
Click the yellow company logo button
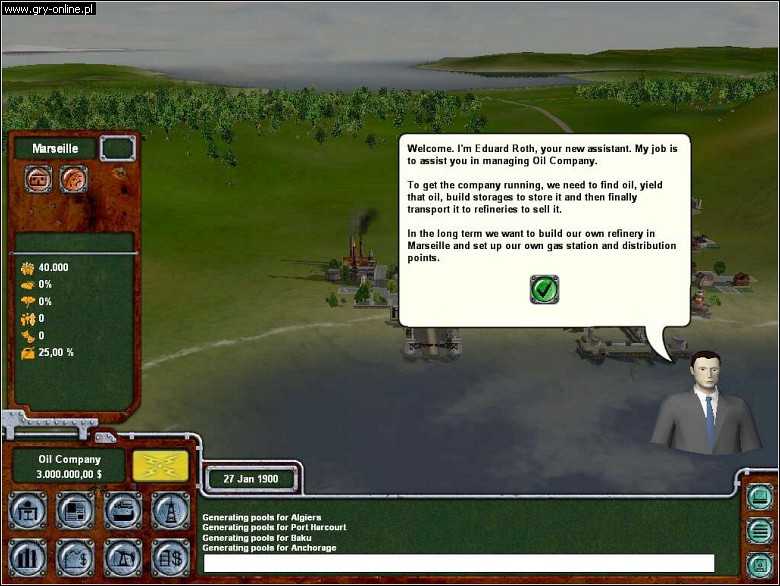[160, 466]
